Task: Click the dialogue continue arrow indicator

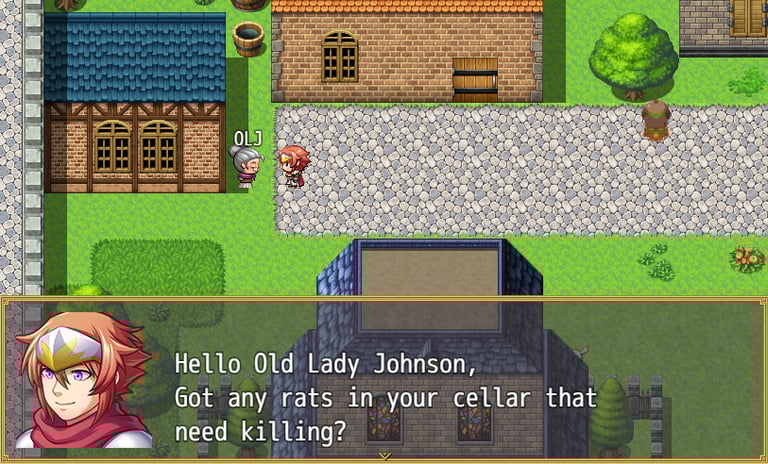Action: coord(384,456)
